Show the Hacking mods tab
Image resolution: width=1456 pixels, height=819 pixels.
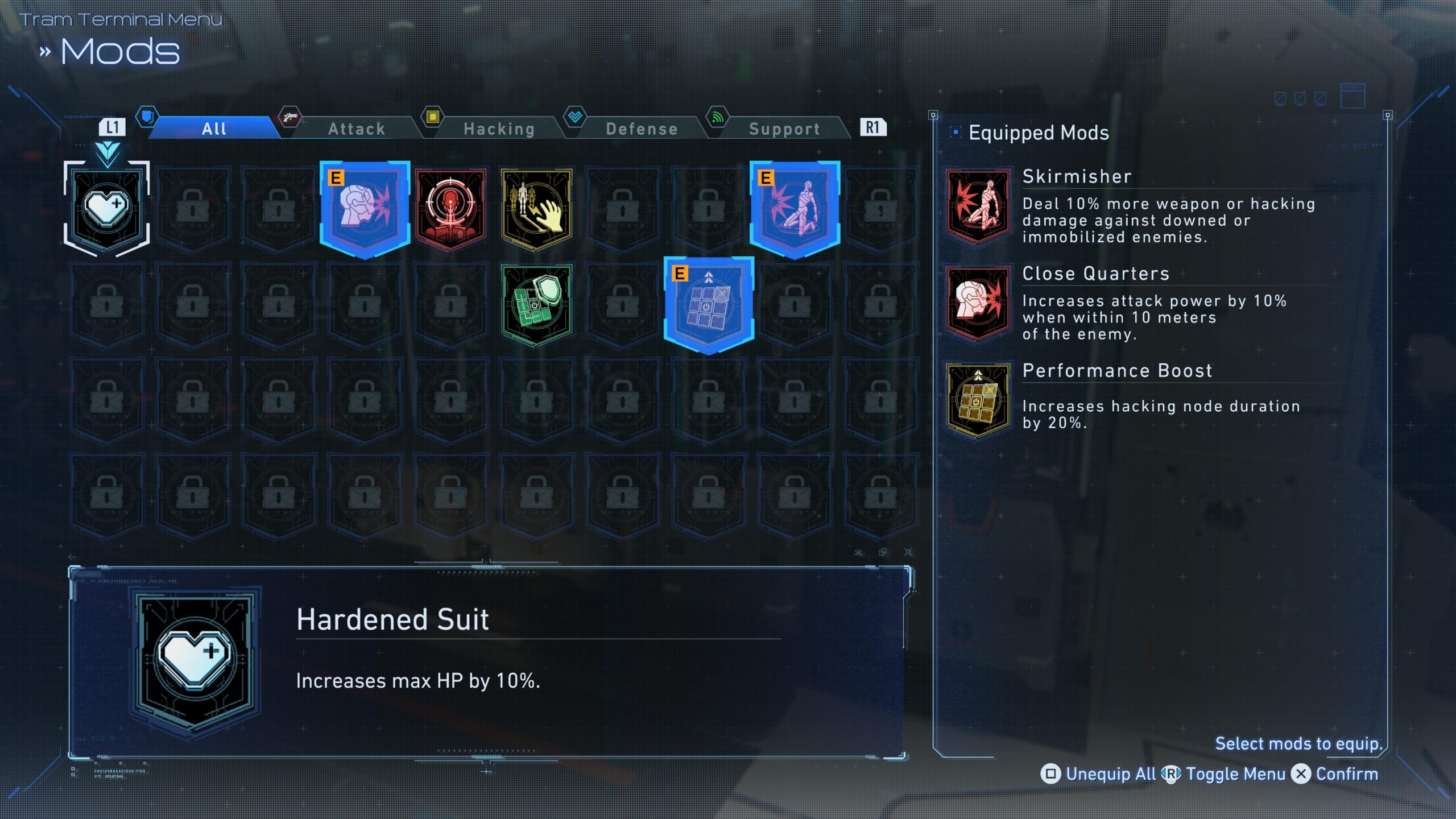pos(499,129)
